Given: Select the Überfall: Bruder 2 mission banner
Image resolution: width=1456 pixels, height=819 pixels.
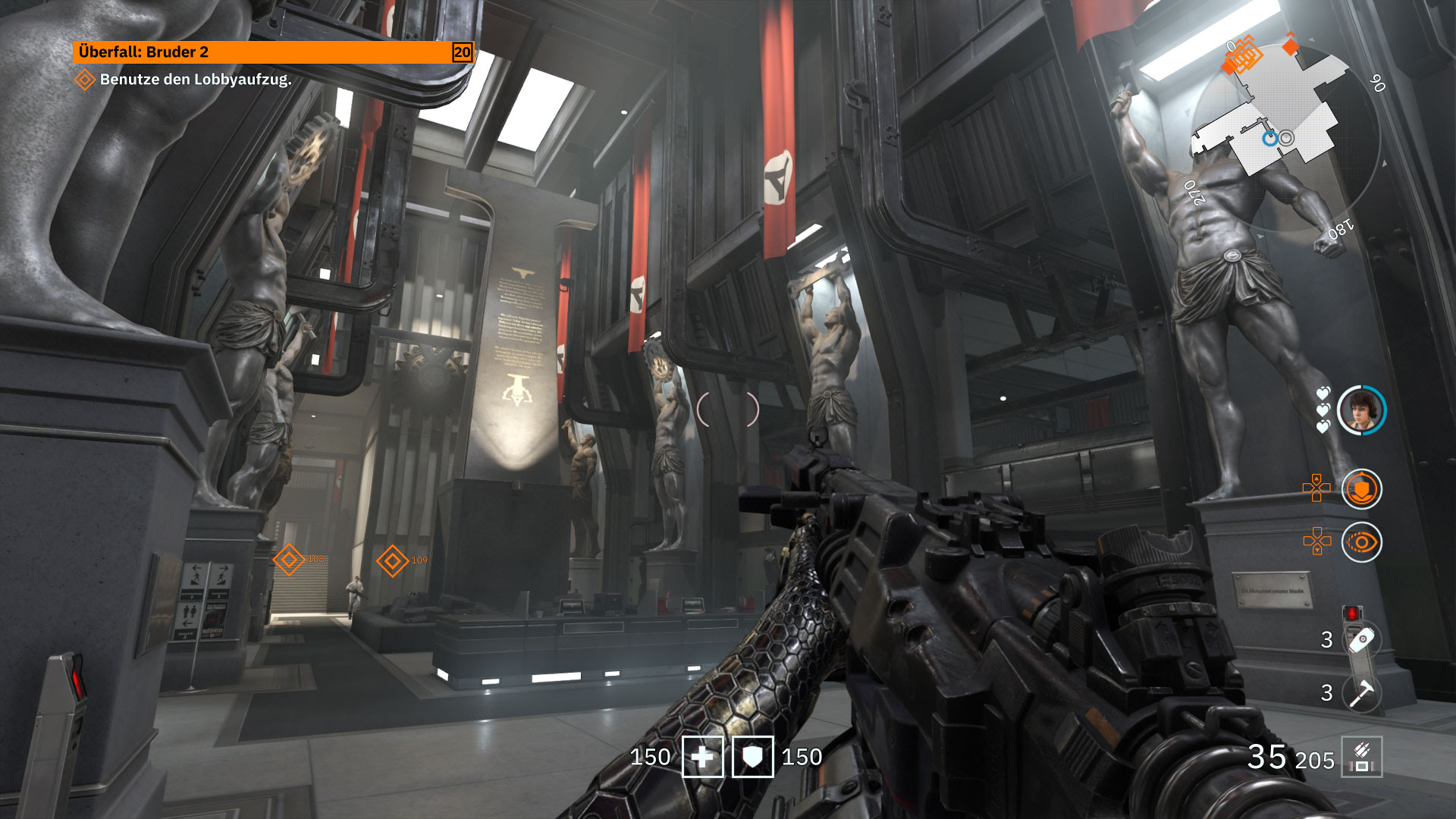Looking at the screenshot, I should 272,52.
